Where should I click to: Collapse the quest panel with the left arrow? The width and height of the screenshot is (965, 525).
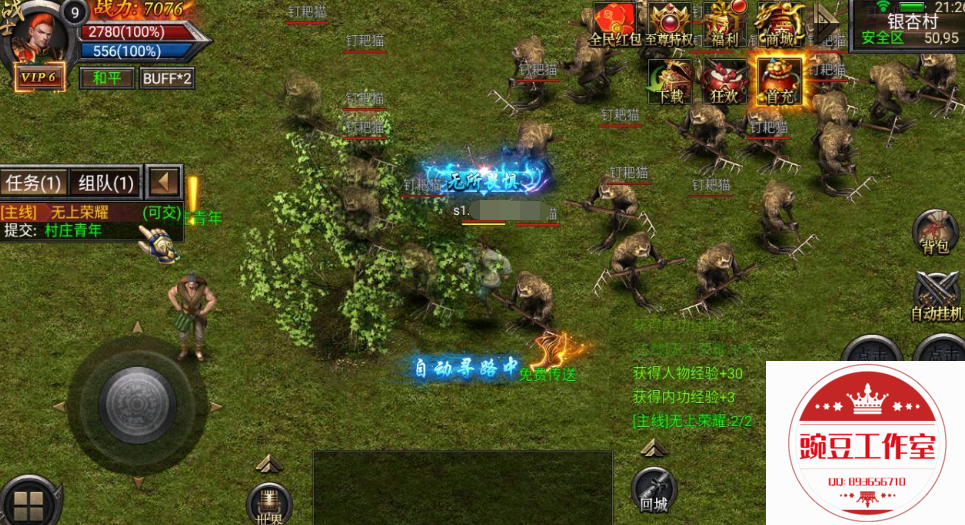163,183
